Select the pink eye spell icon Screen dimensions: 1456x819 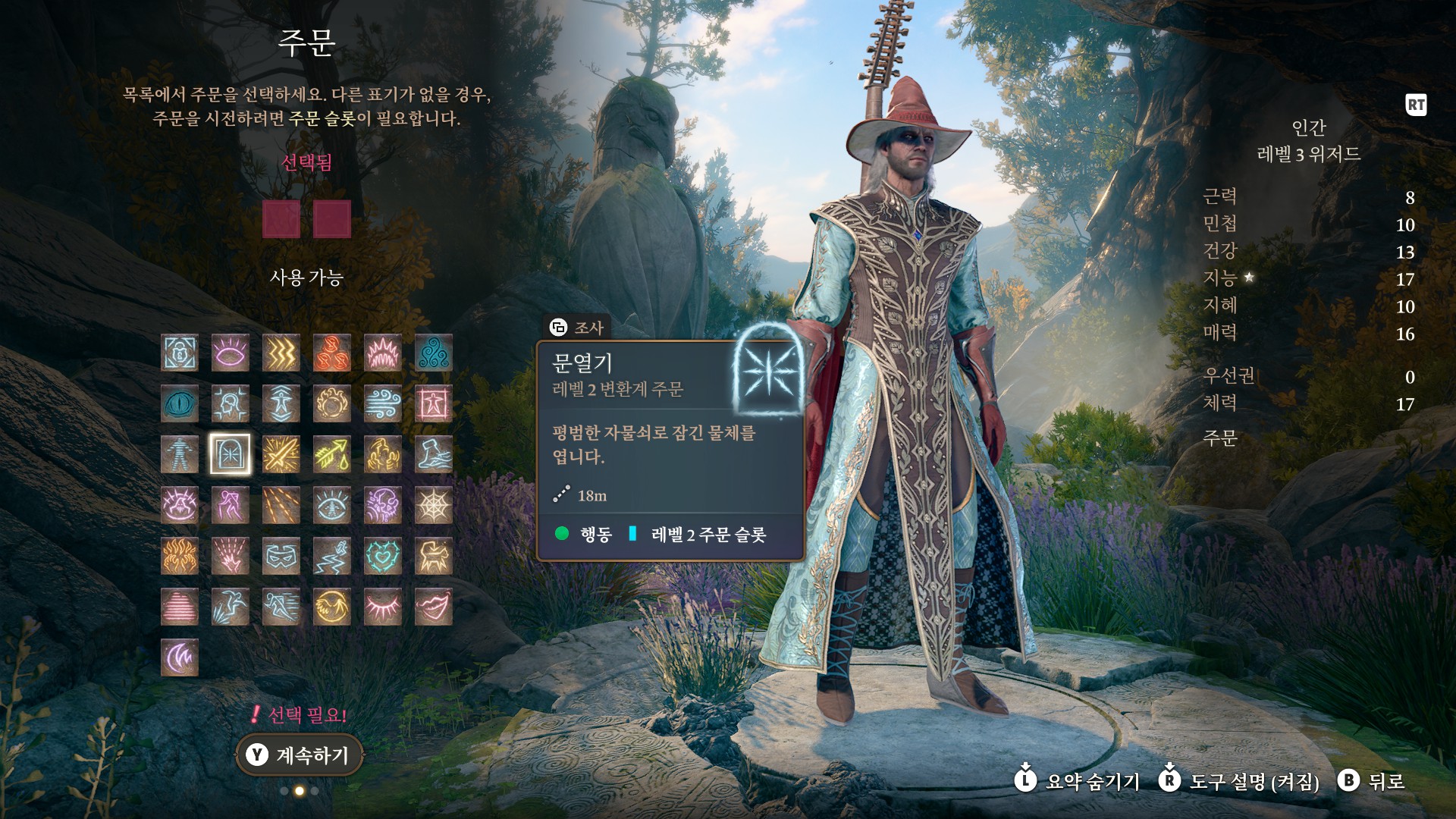pyautogui.click(x=231, y=353)
